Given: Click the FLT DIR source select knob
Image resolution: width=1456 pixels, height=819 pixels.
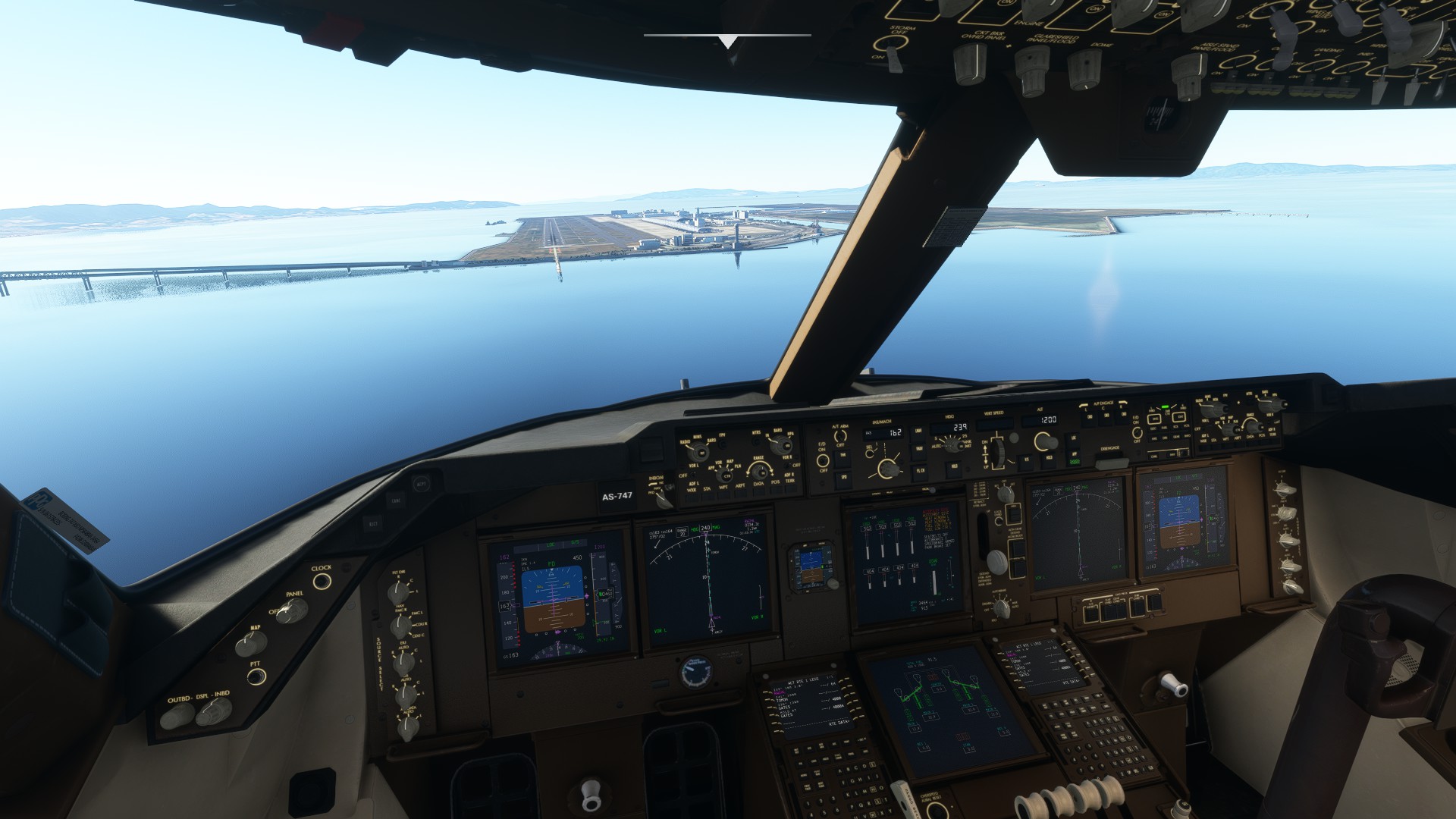Looking at the screenshot, I should click(398, 592).
